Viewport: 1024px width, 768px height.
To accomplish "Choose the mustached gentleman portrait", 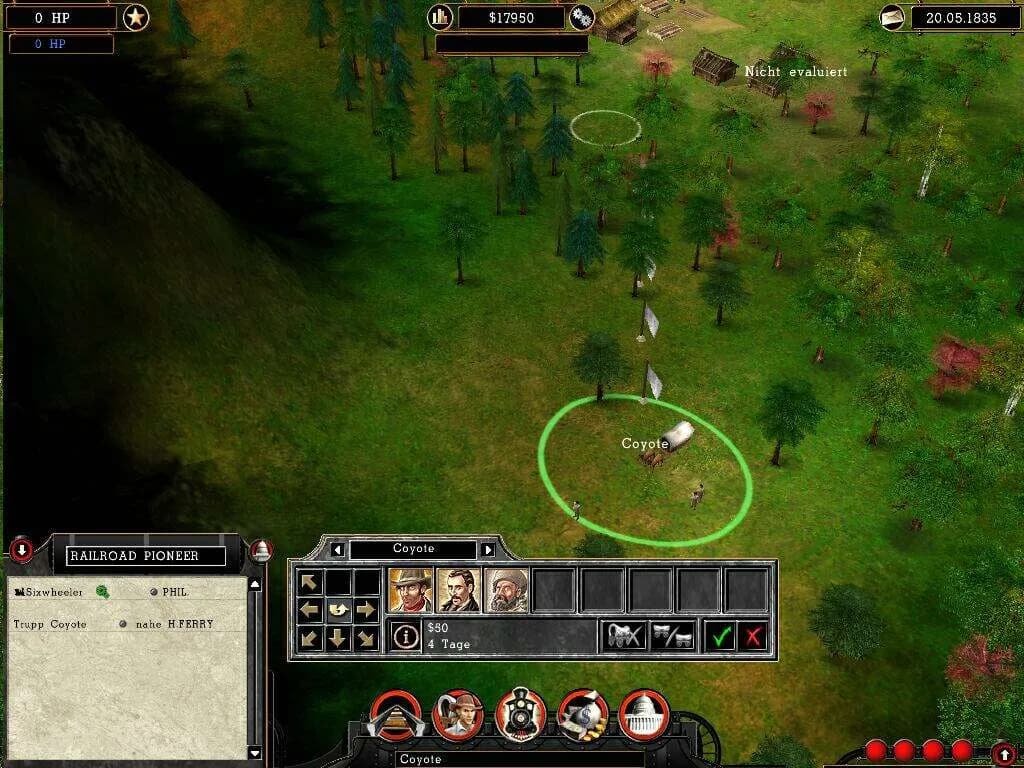I will point(458,590).
